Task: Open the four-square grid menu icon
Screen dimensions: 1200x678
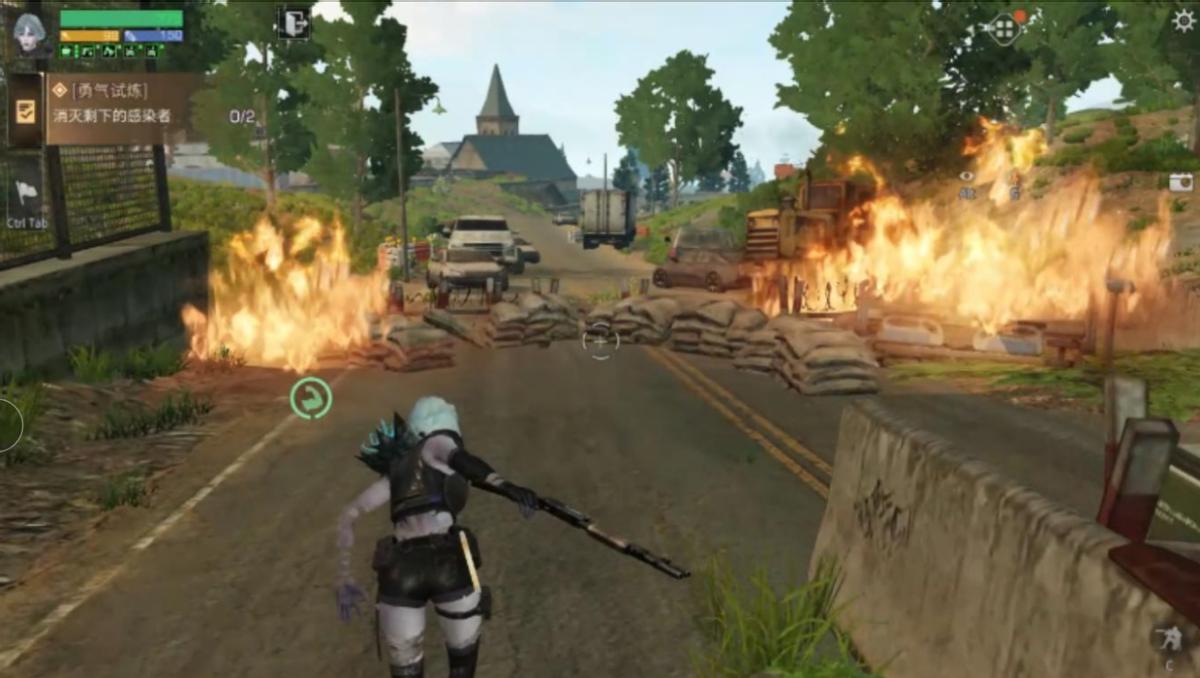Action: tap(1004, 28)
